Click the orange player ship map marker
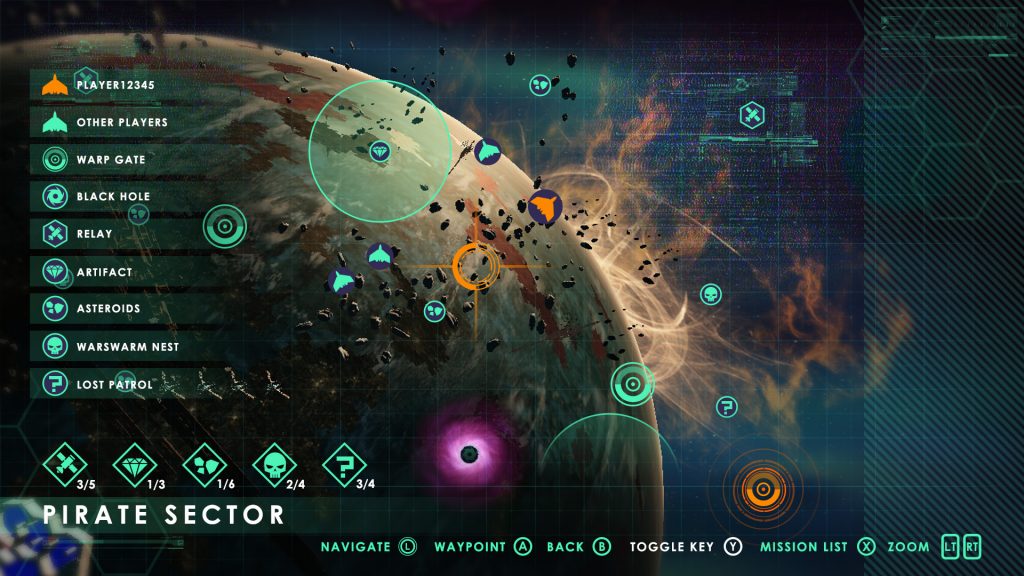The height and width of the screenshot is (576, 1024). tap(545, 207)
